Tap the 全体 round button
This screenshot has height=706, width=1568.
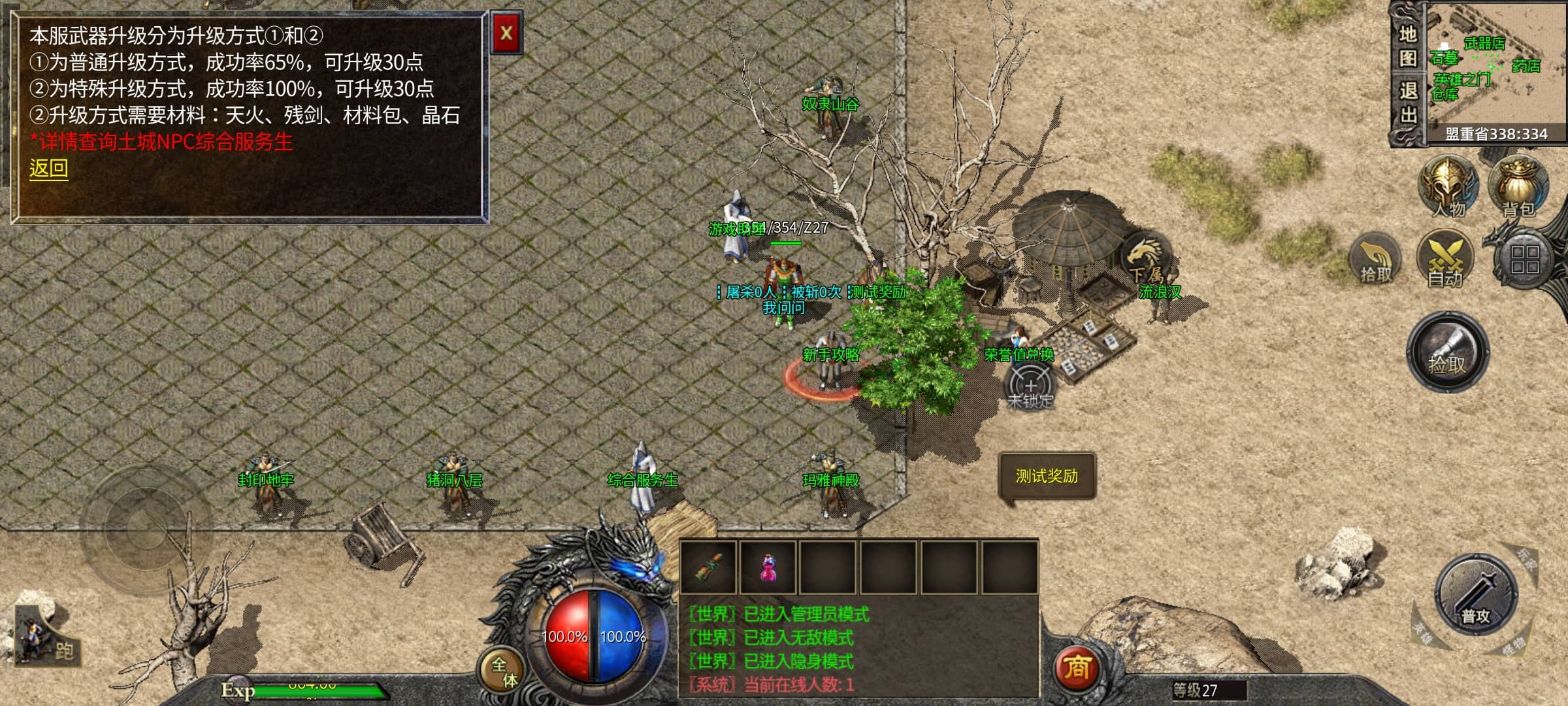point(504,671)
